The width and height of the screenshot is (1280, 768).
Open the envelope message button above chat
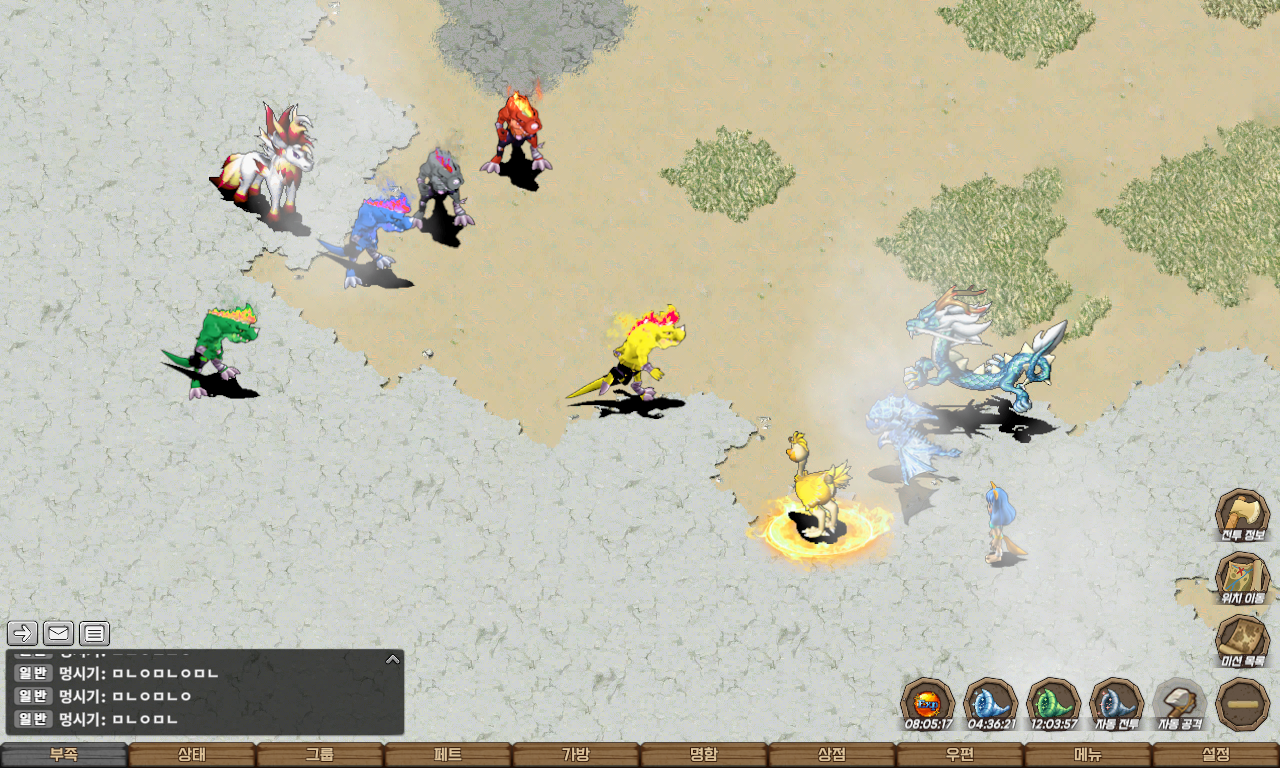coord(58,633)
